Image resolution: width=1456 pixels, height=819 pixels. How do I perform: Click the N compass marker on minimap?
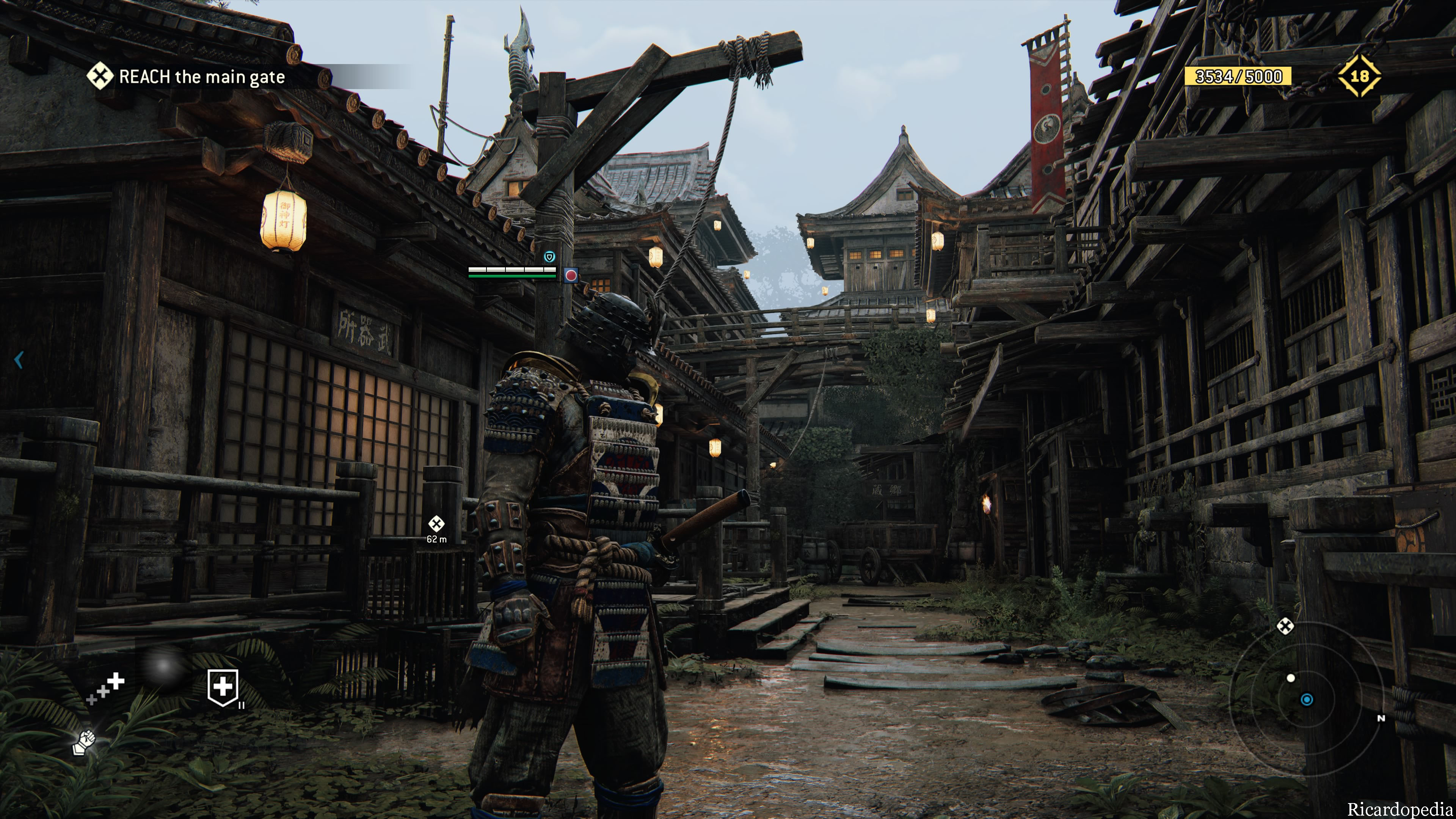[x=1381, y=719]
